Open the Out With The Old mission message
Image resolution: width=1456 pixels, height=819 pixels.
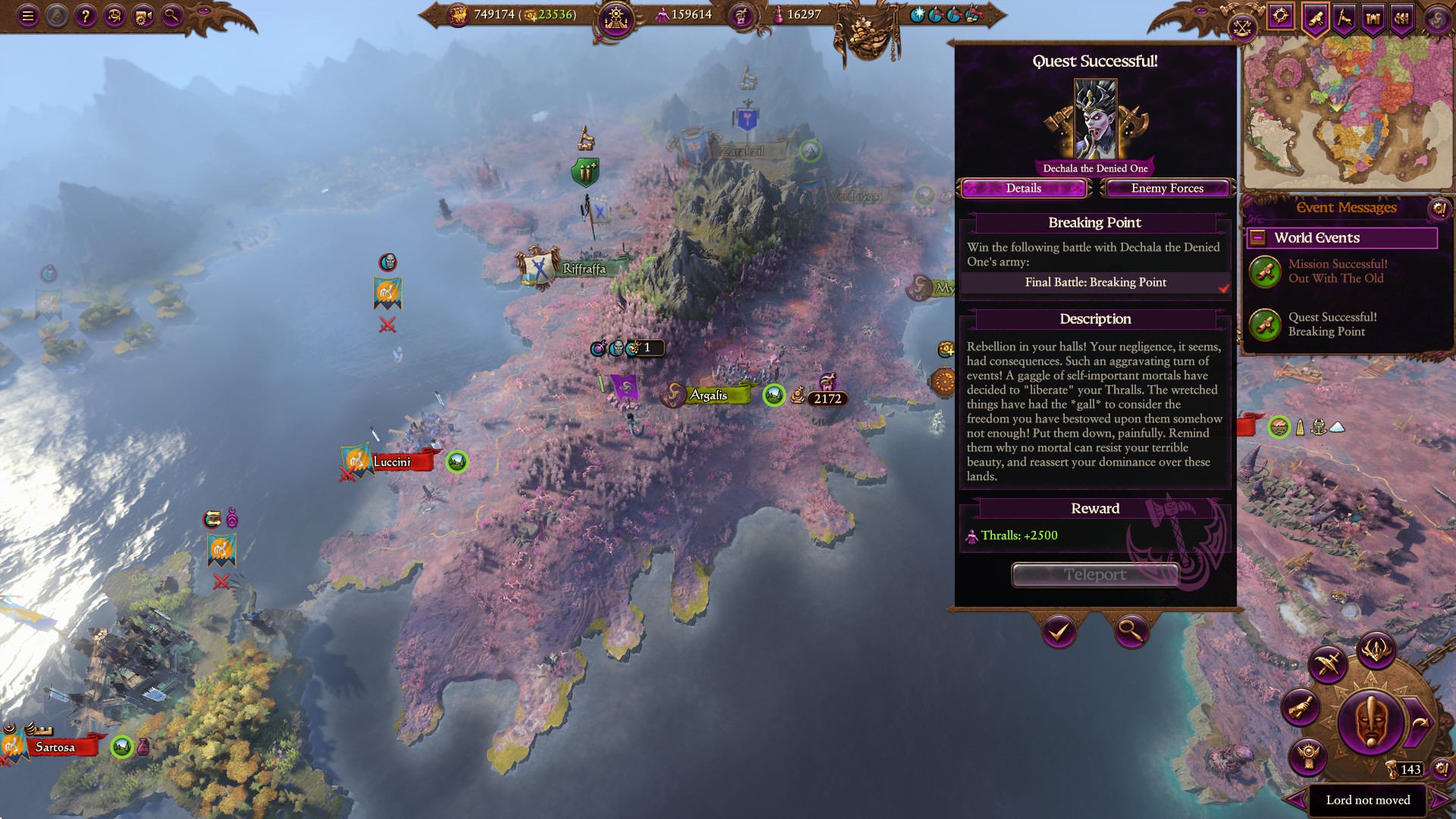[1337, 271]
